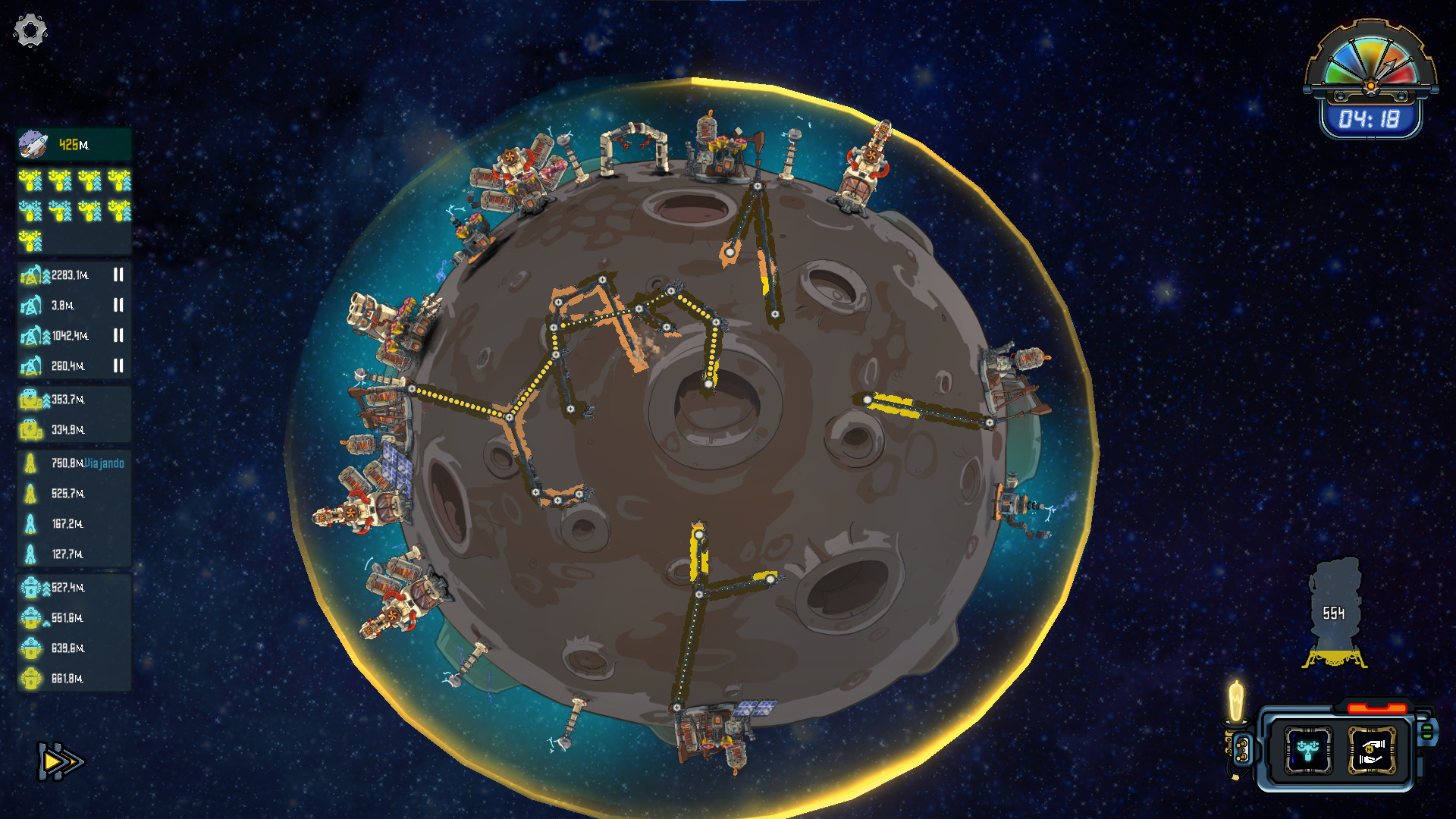Select the pump icon for the 3.8M well
Viewport: 1456px width, 819px height.
(x=33, y=306)
